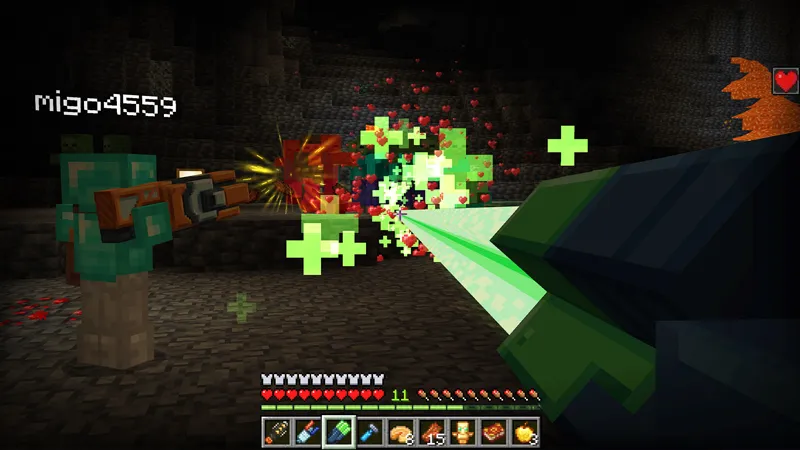Select the cooked meat stack of 15
This screenshot has width=800, height=450.
pos(431,431)
